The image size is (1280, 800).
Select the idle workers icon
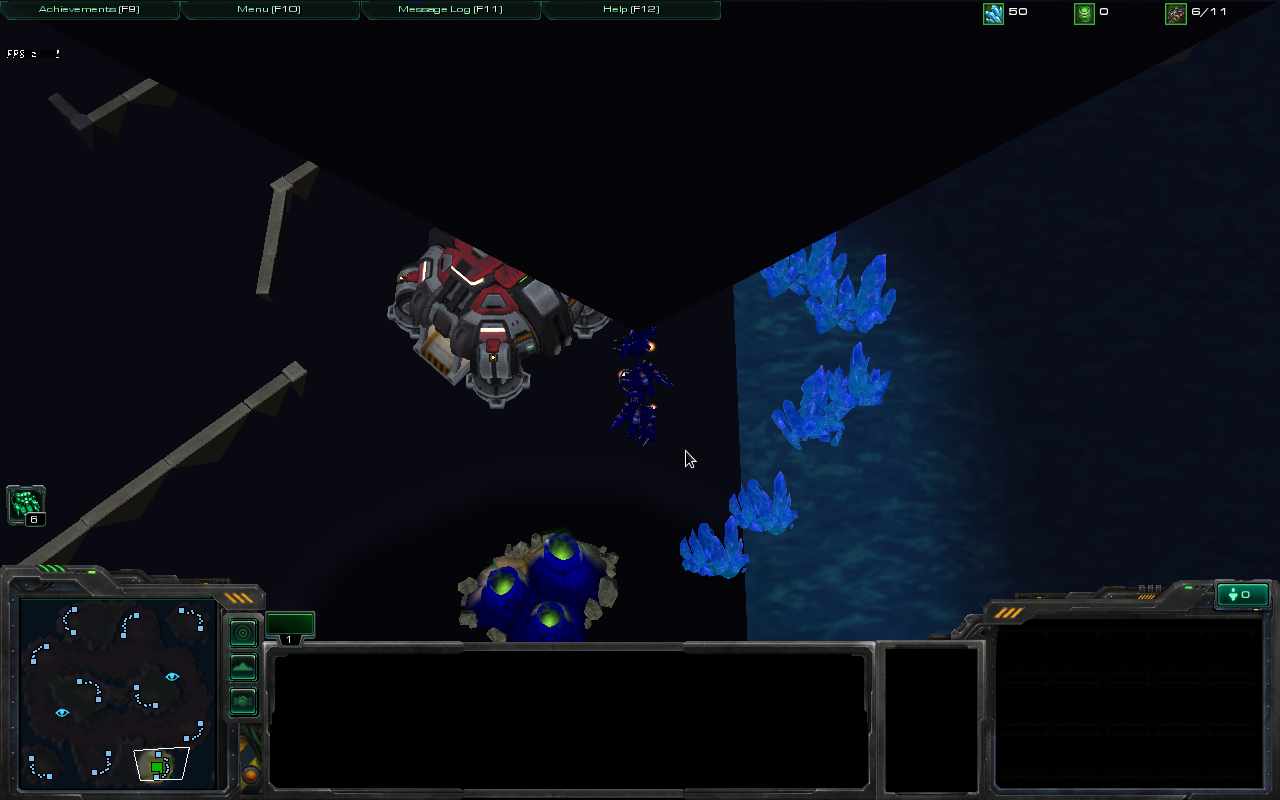click(x=26, y=505)
